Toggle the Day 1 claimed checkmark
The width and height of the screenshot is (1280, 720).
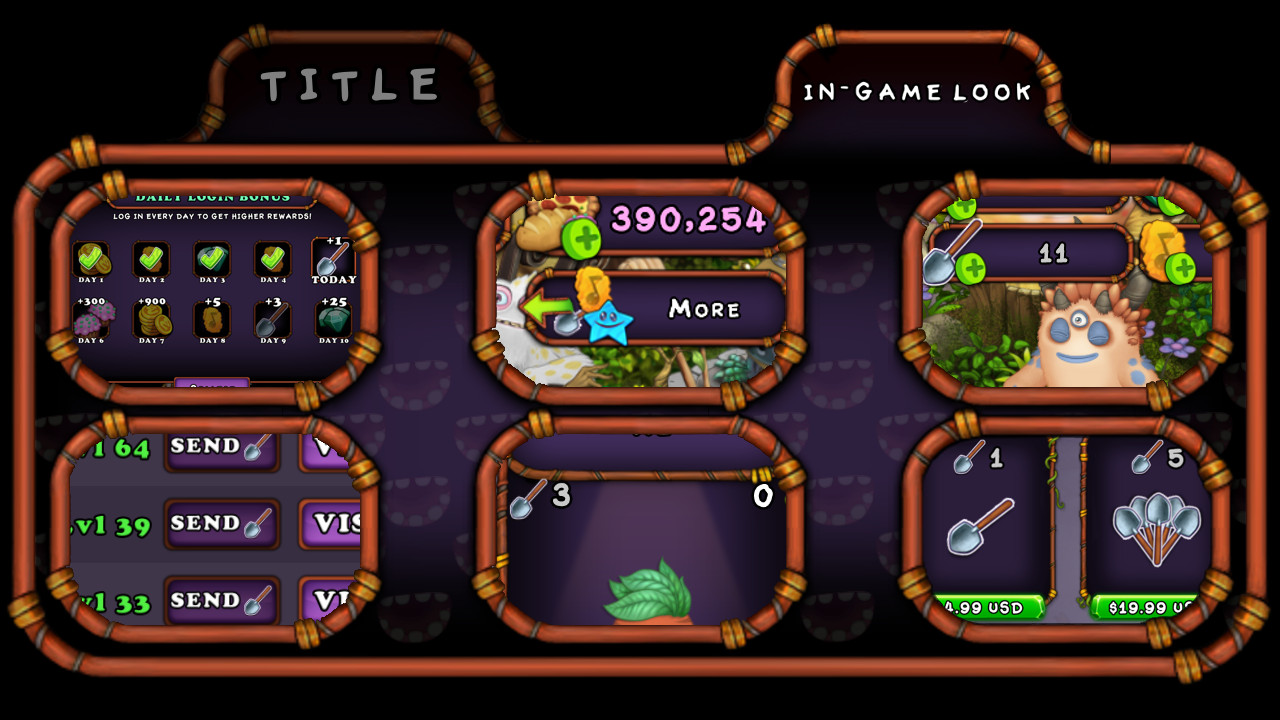(89, 259)
